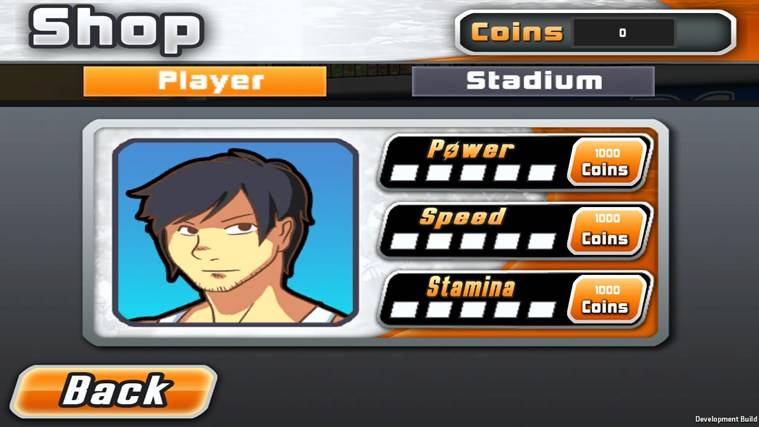Purchase the Speed upgrade for 1000 coins

point(605,231)
